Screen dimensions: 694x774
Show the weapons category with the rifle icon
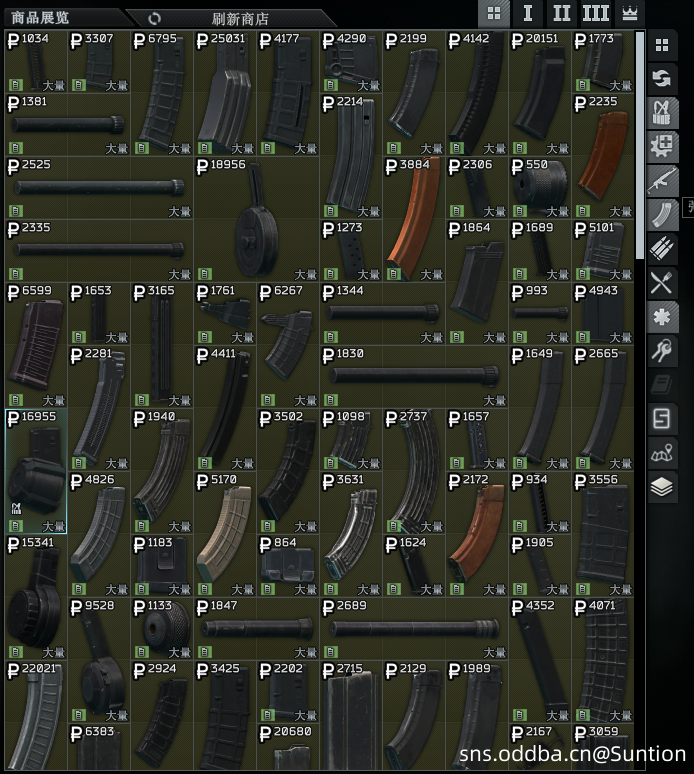click(x=662, y=181)
